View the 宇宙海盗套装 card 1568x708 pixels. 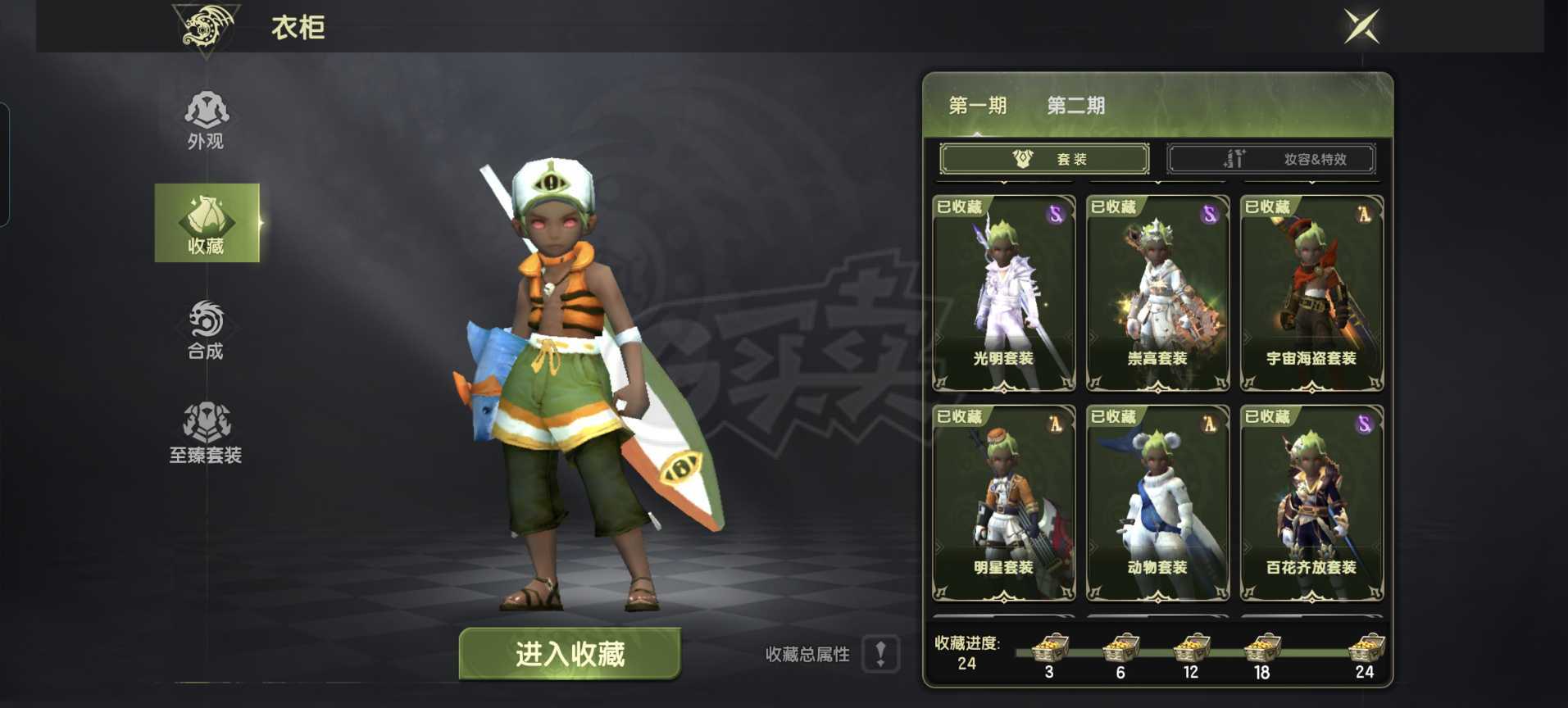coord(1311,295)
